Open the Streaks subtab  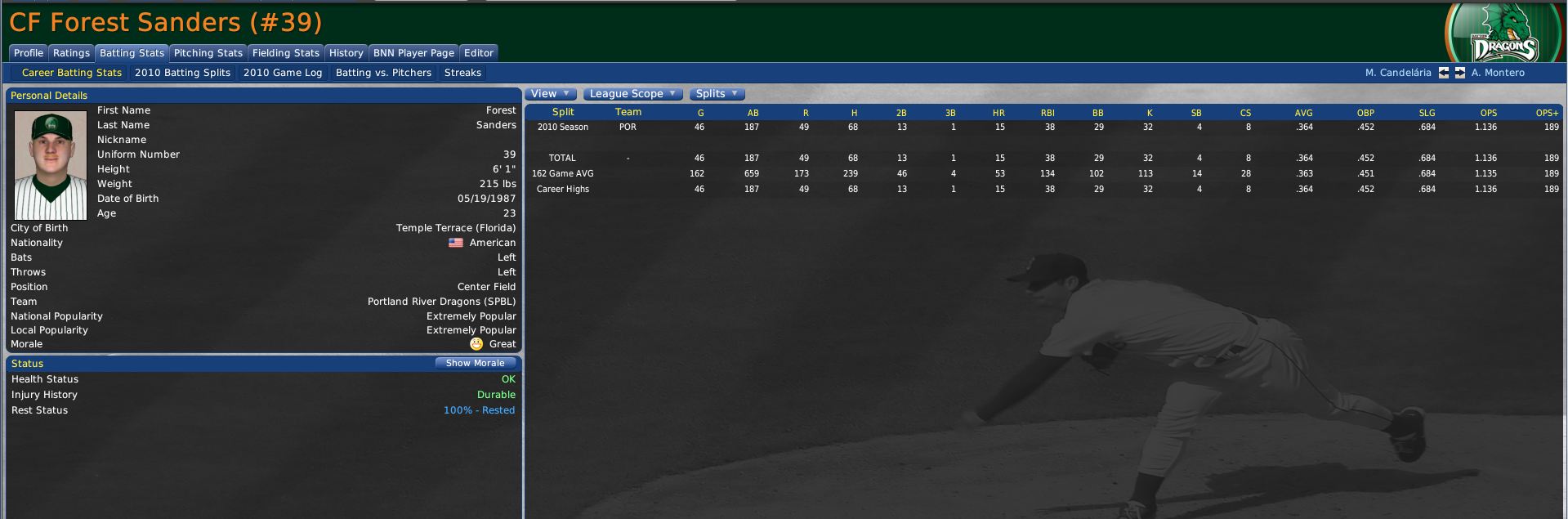point(462,73)
